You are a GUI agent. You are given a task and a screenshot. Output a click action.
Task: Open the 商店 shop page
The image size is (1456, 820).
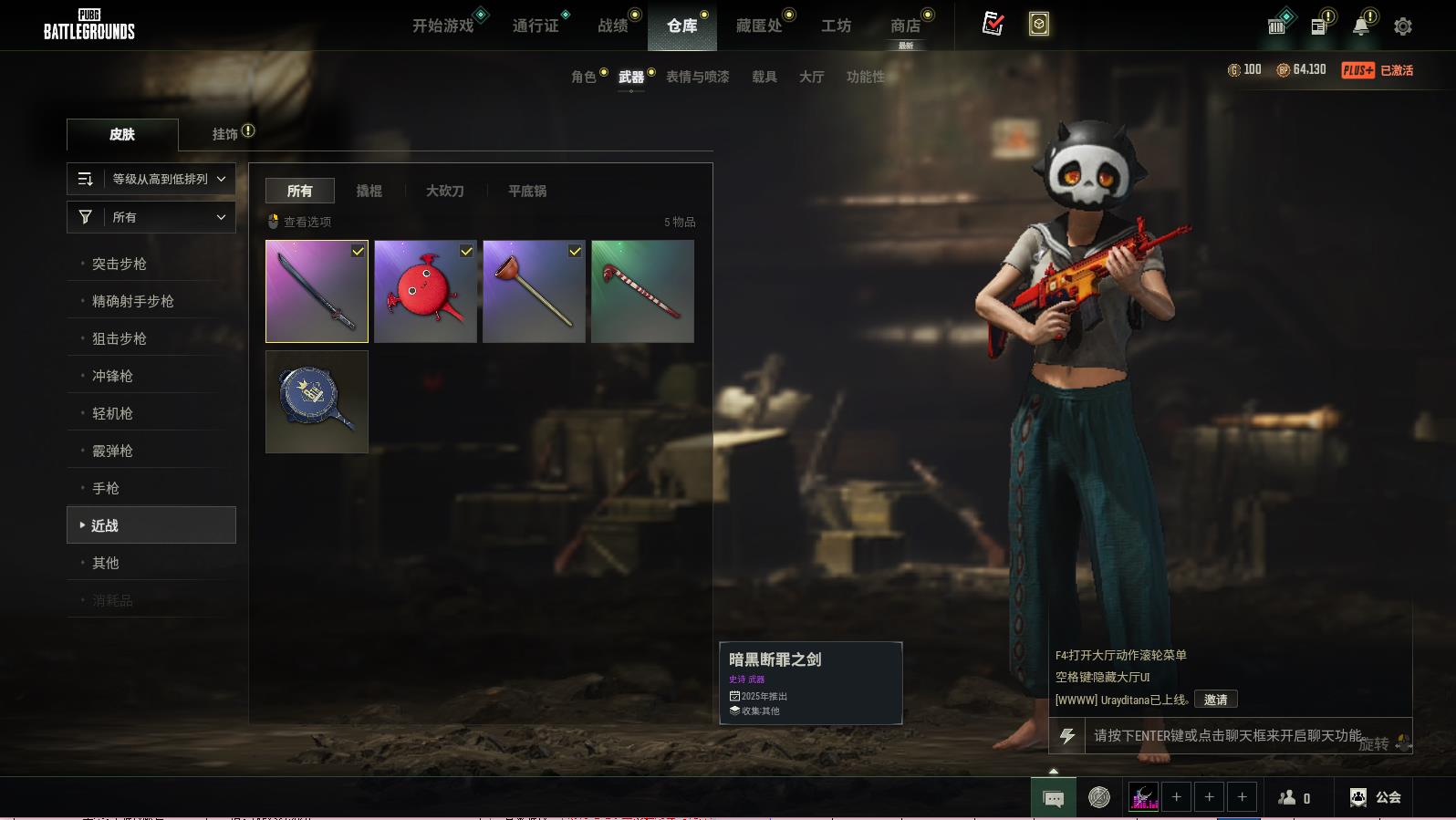pyautogui.click(x=905, y=26)
